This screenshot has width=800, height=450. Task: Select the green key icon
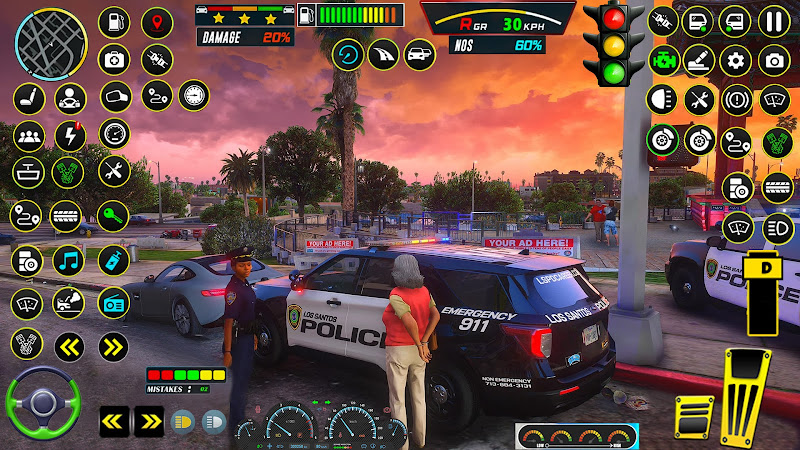(x=113, y=214)
